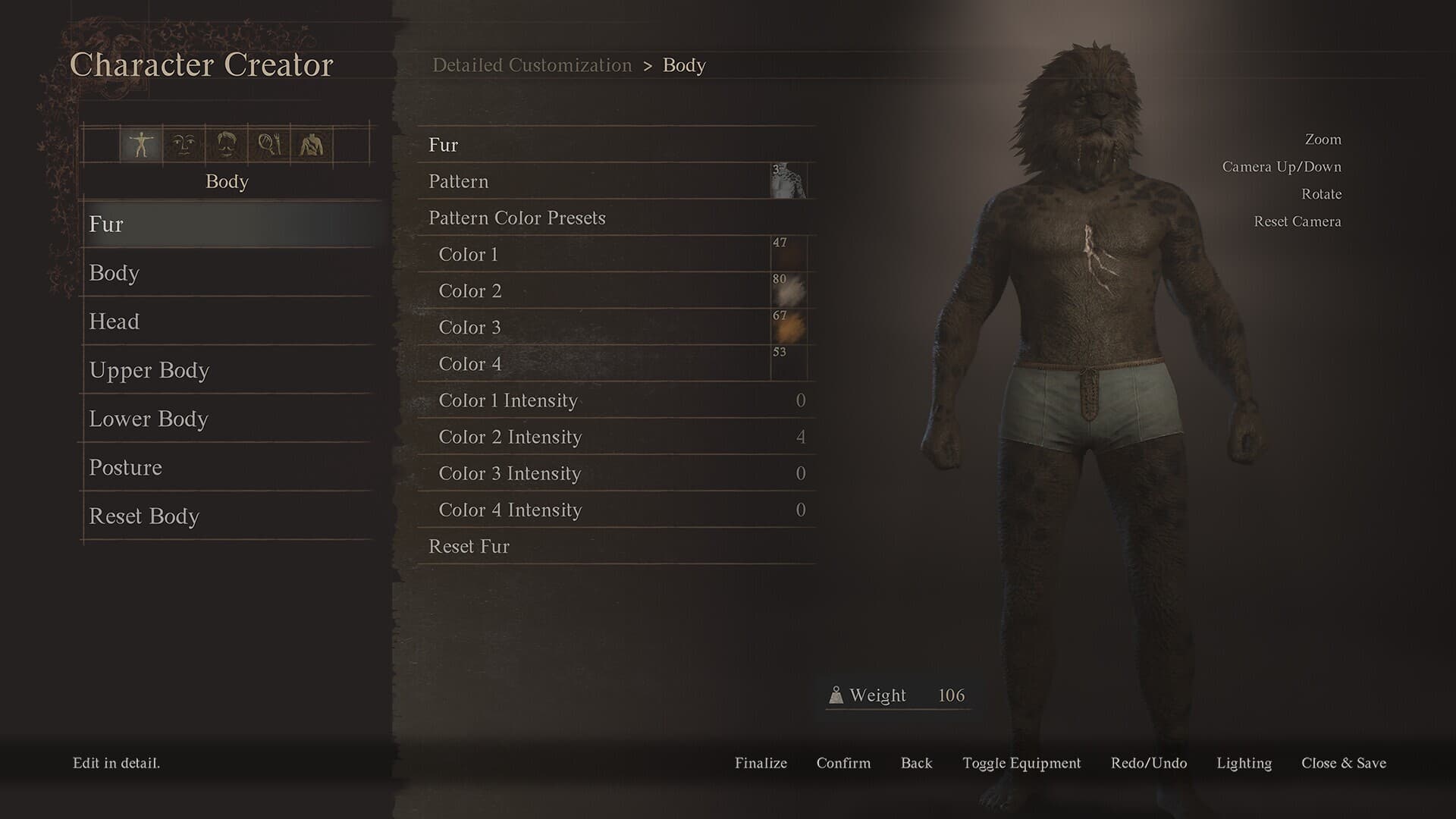Screen dimensions: 1456x819
Task: Select Head in the Body list
Action: pyautogui.click(x=227, y=322)
